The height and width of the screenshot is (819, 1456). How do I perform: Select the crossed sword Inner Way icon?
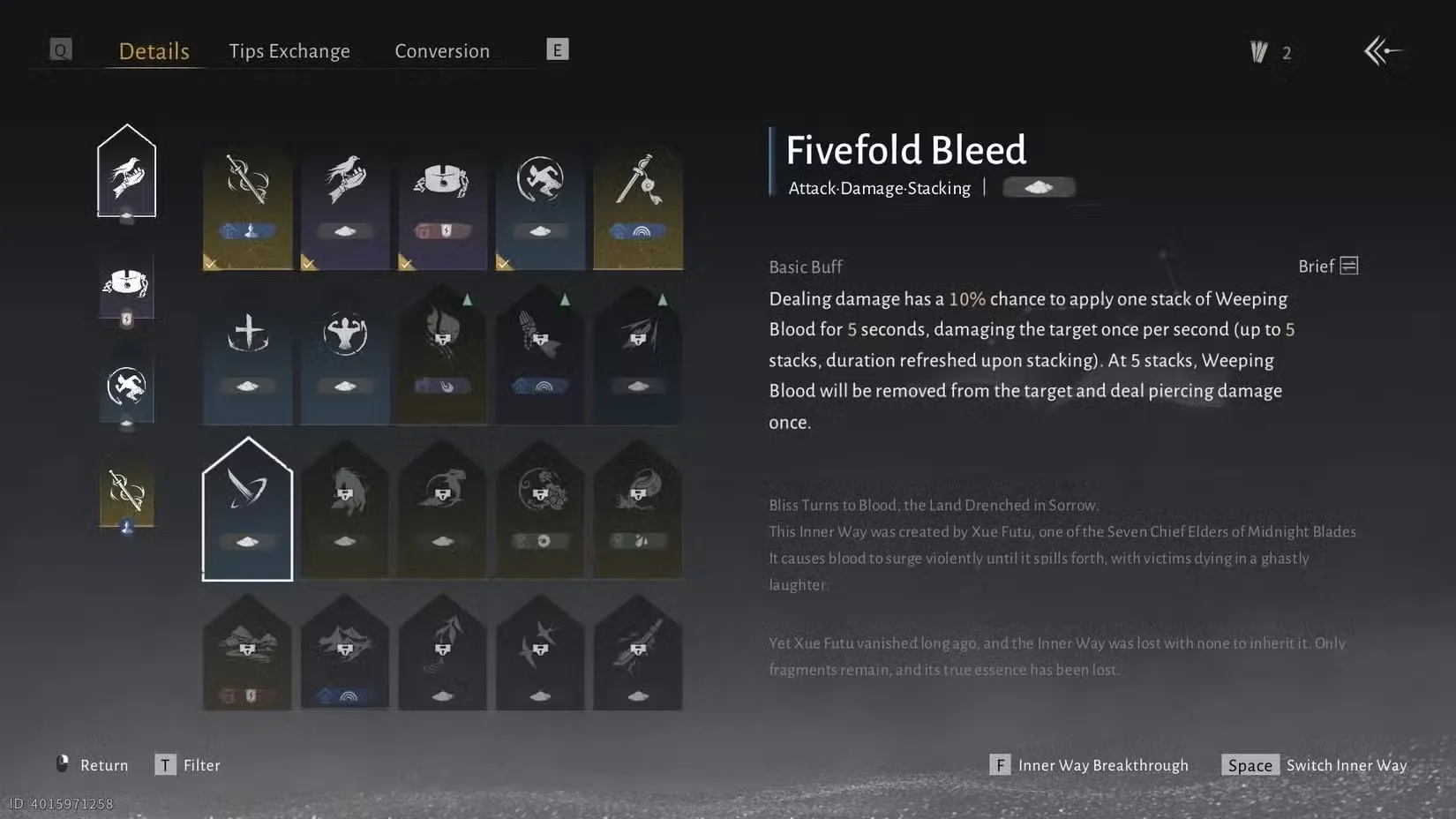click(126, 492)
